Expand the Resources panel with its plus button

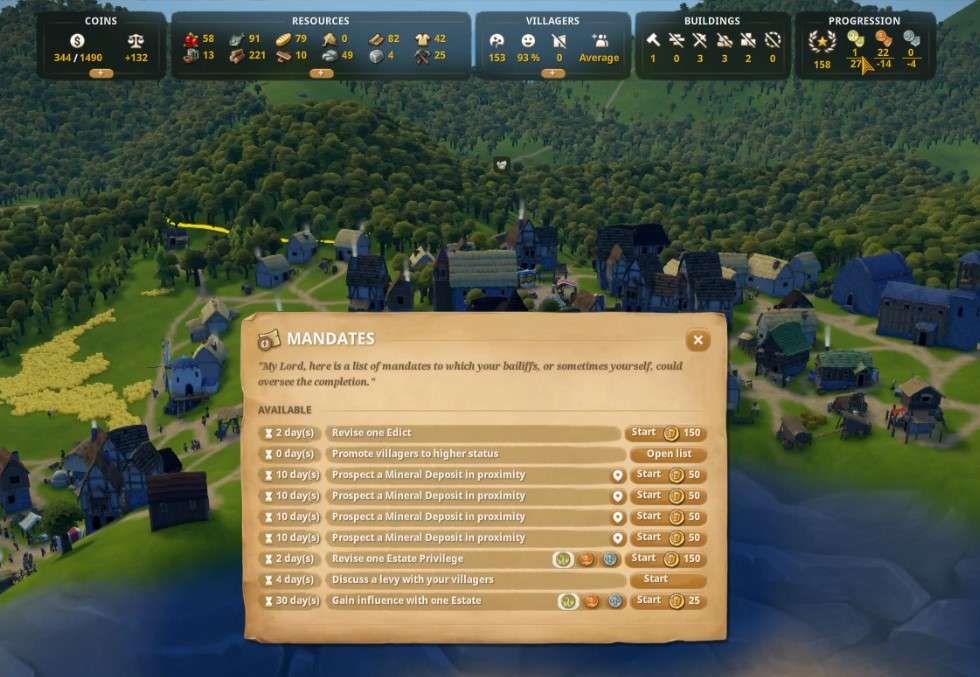[x=320, y=73]
